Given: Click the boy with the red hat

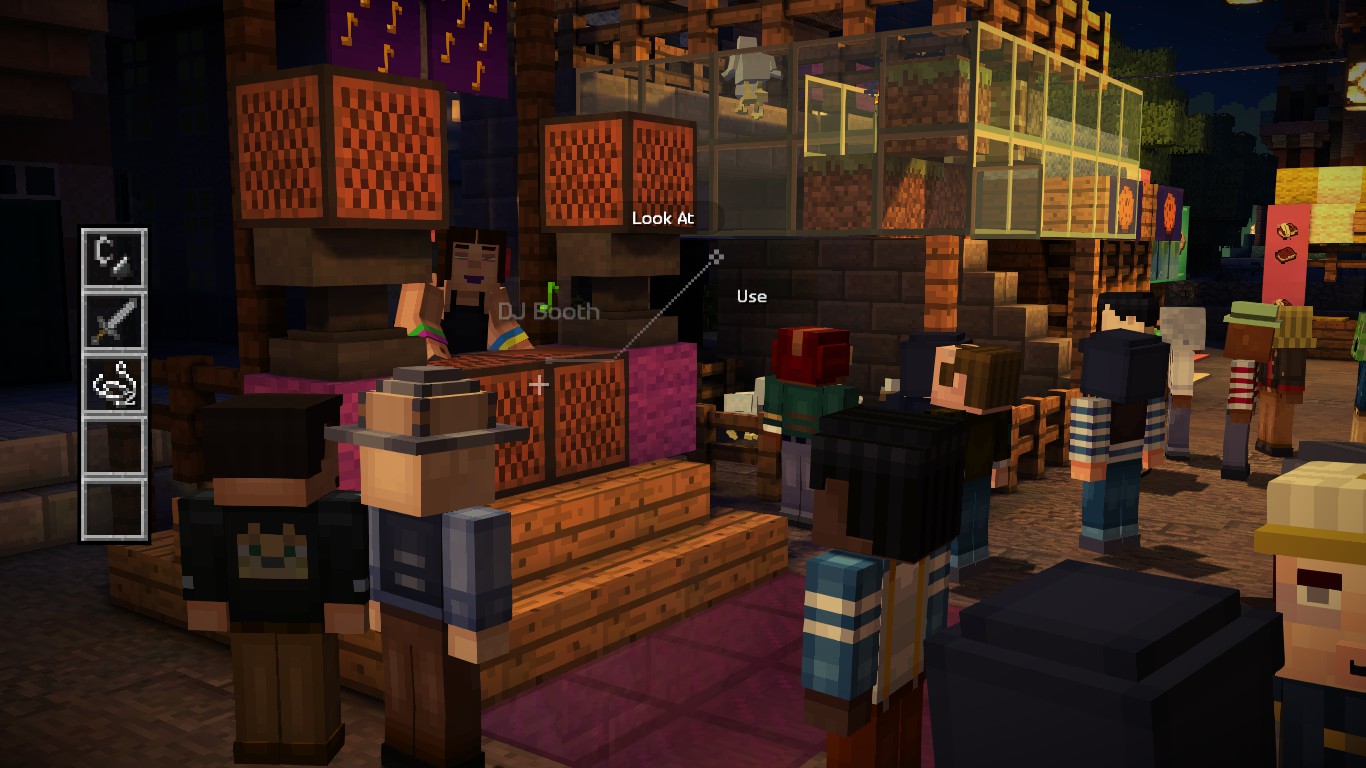Looking at the screenshot, I should point(810,355).
